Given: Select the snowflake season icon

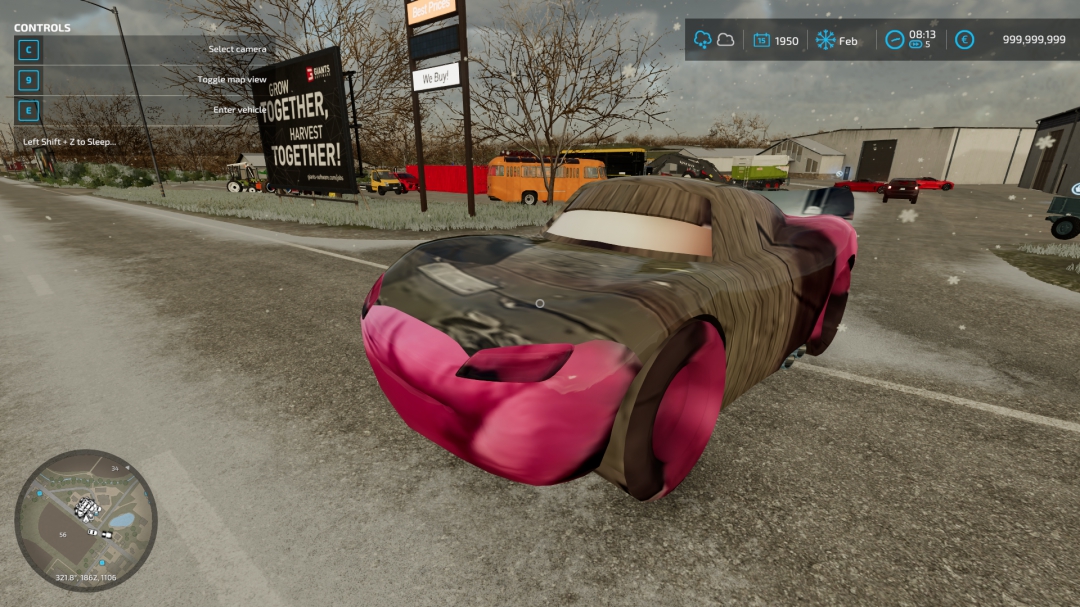Looking at the screenshot, I should (825, 40).
